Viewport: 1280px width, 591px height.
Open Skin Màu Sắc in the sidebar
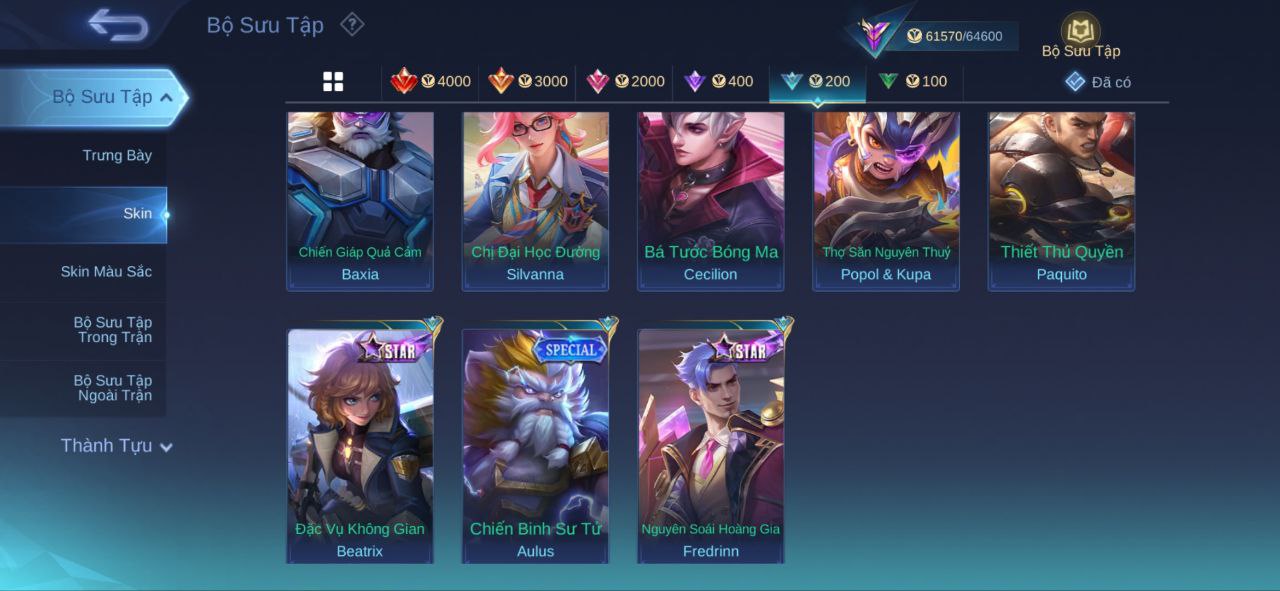tap(106, 272)
